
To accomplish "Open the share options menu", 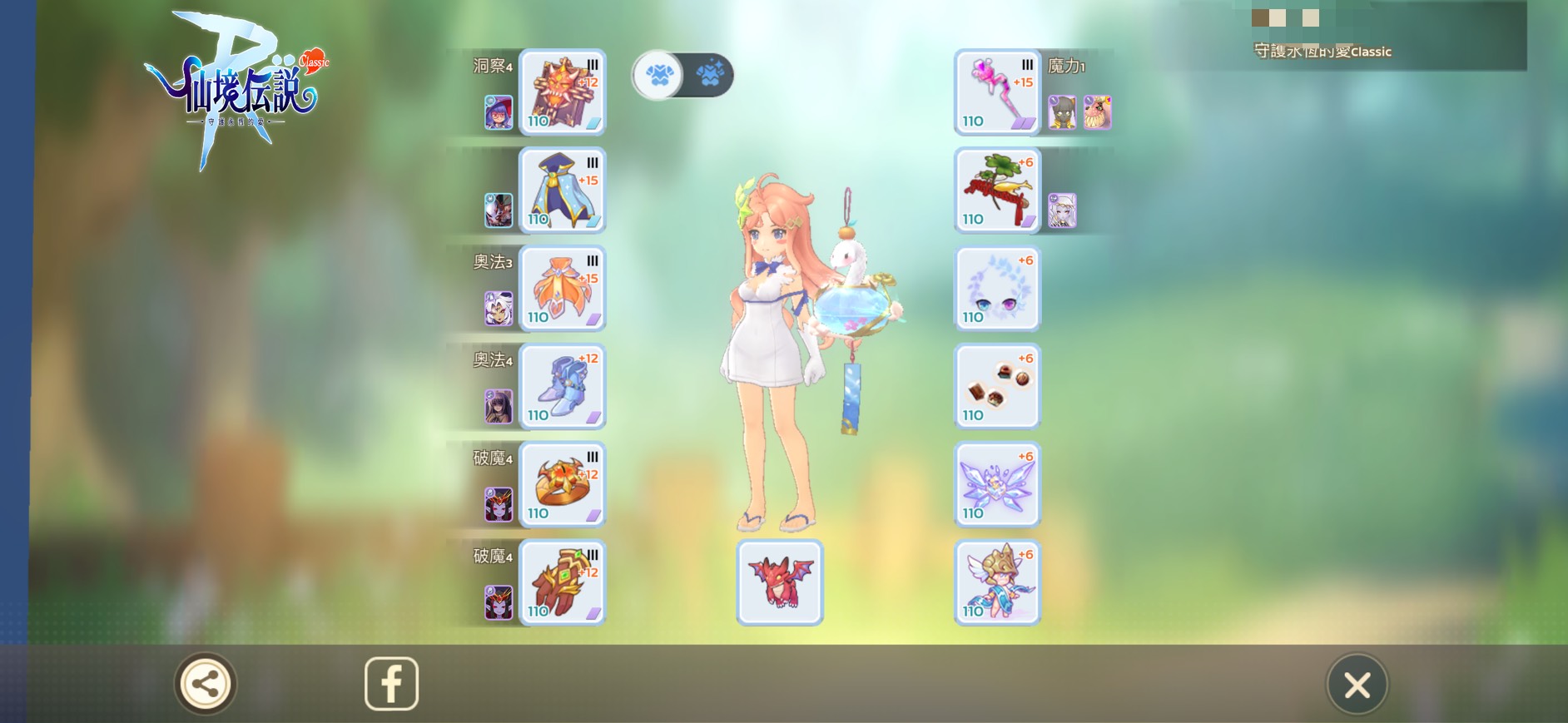I will [206, 682].
